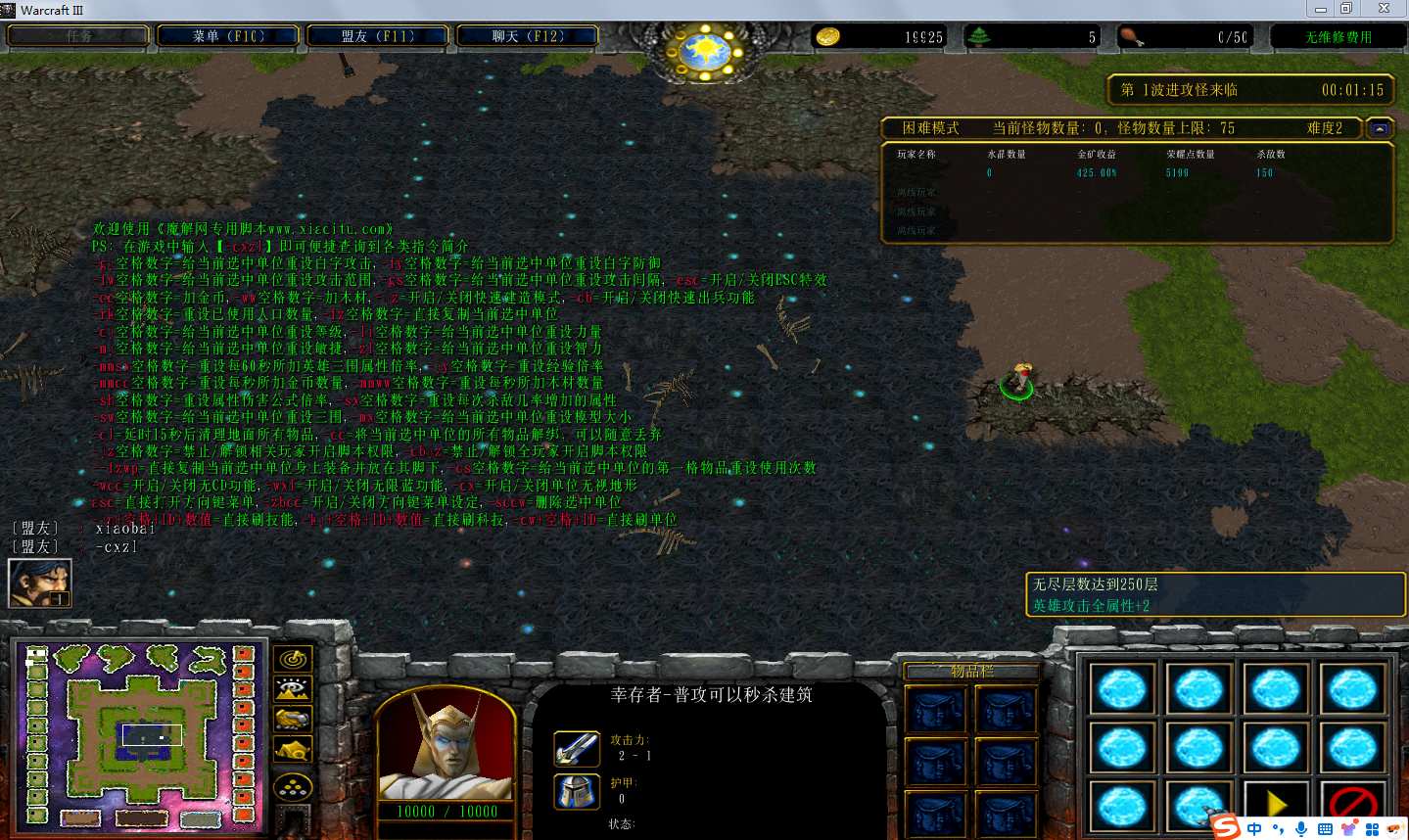Screen dimensions: 1409x840
Task: Select the hero icon with level 1 badge
Action: tap(40, 583)
